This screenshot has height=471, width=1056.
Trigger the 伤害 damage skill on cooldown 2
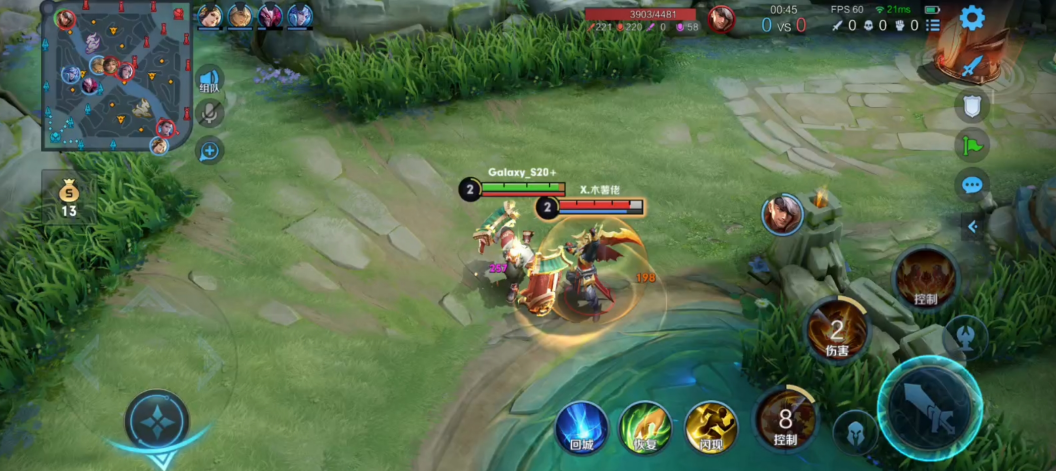pos(837,329)
